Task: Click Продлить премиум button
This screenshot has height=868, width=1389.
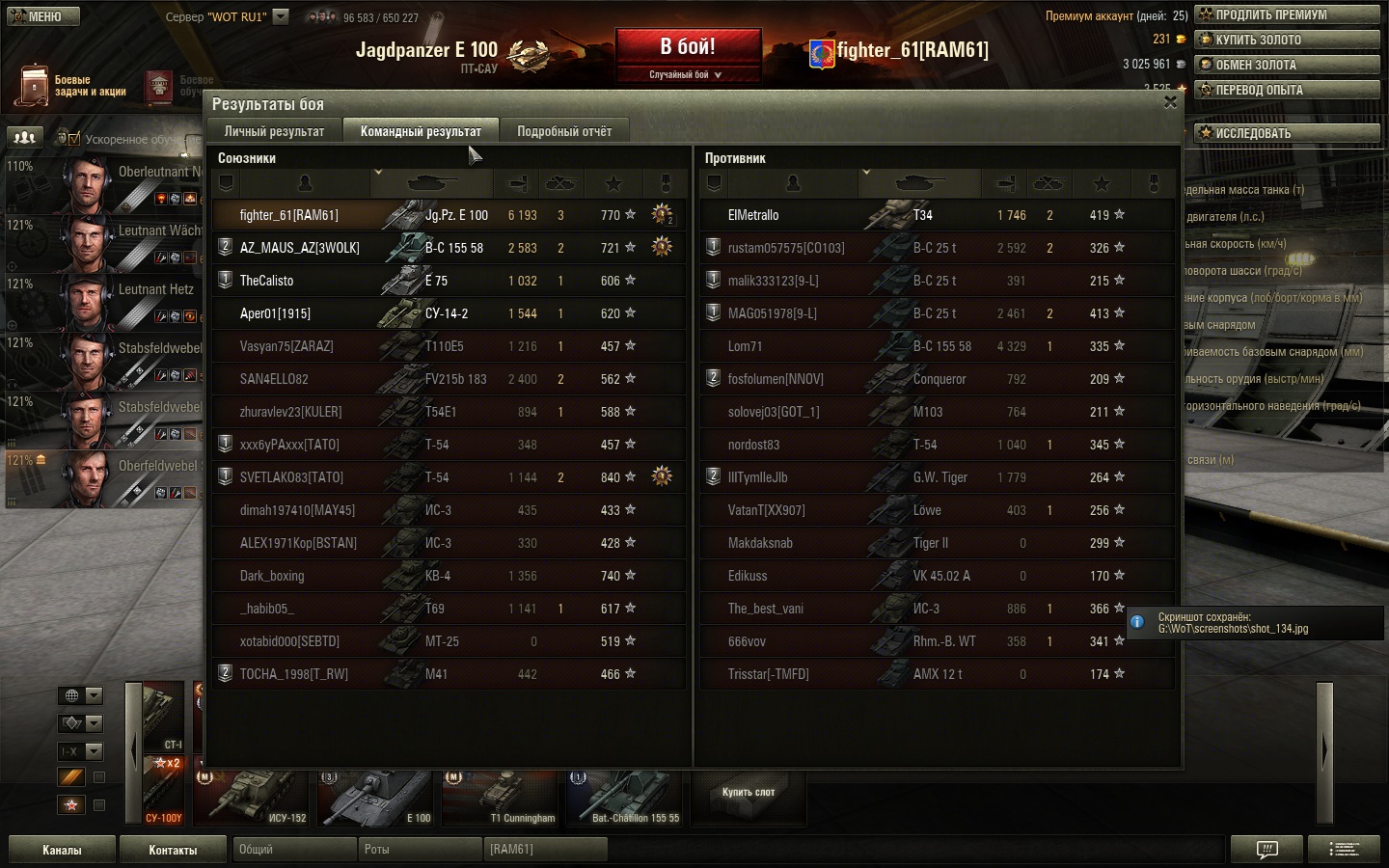Action: [x=1287, y=14]
